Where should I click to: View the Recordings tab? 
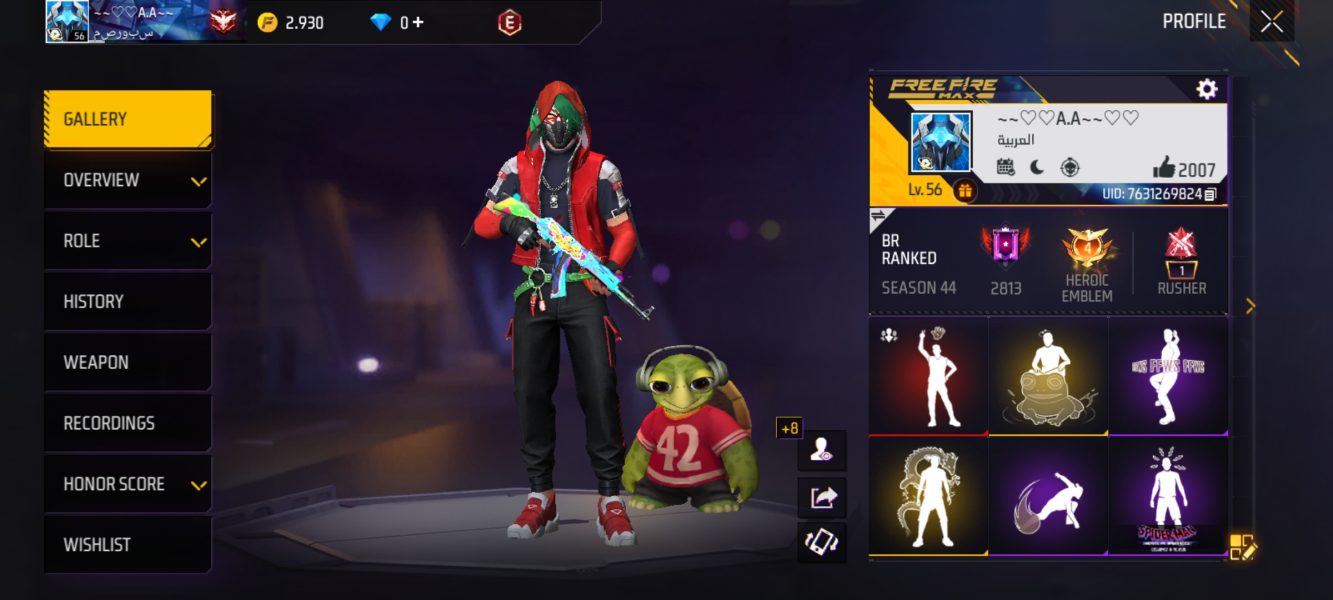[127, 424]
